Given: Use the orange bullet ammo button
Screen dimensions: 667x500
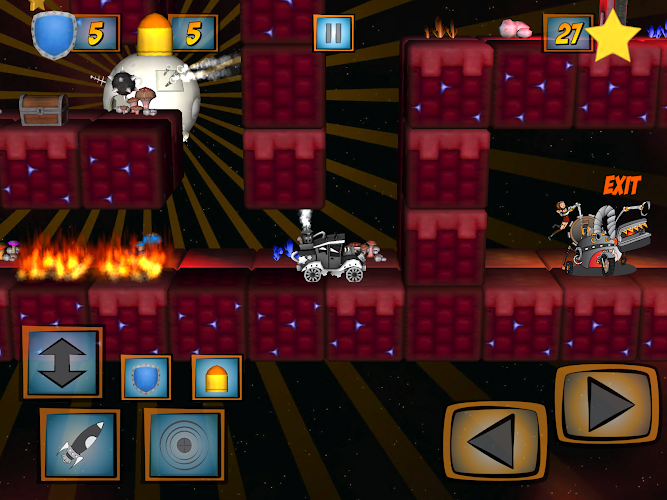Looking at the screenshot, I should coord(216,378).
